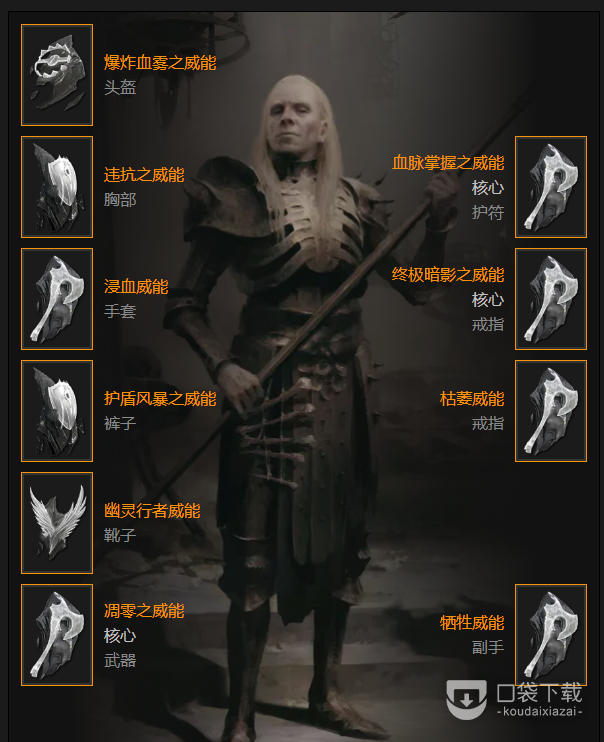The image size is (604, 742).
Task: Select the 护盾风暴之威能 pants slot
Action: 57,411
